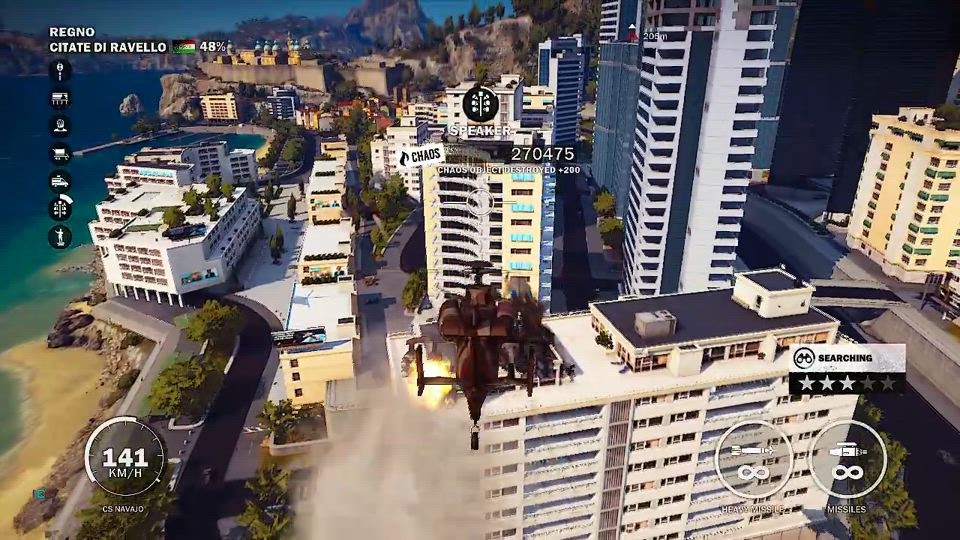Select the head-and-shoulders objective icon
Viewport: 960px width, 540px height.
coord(60,126)
